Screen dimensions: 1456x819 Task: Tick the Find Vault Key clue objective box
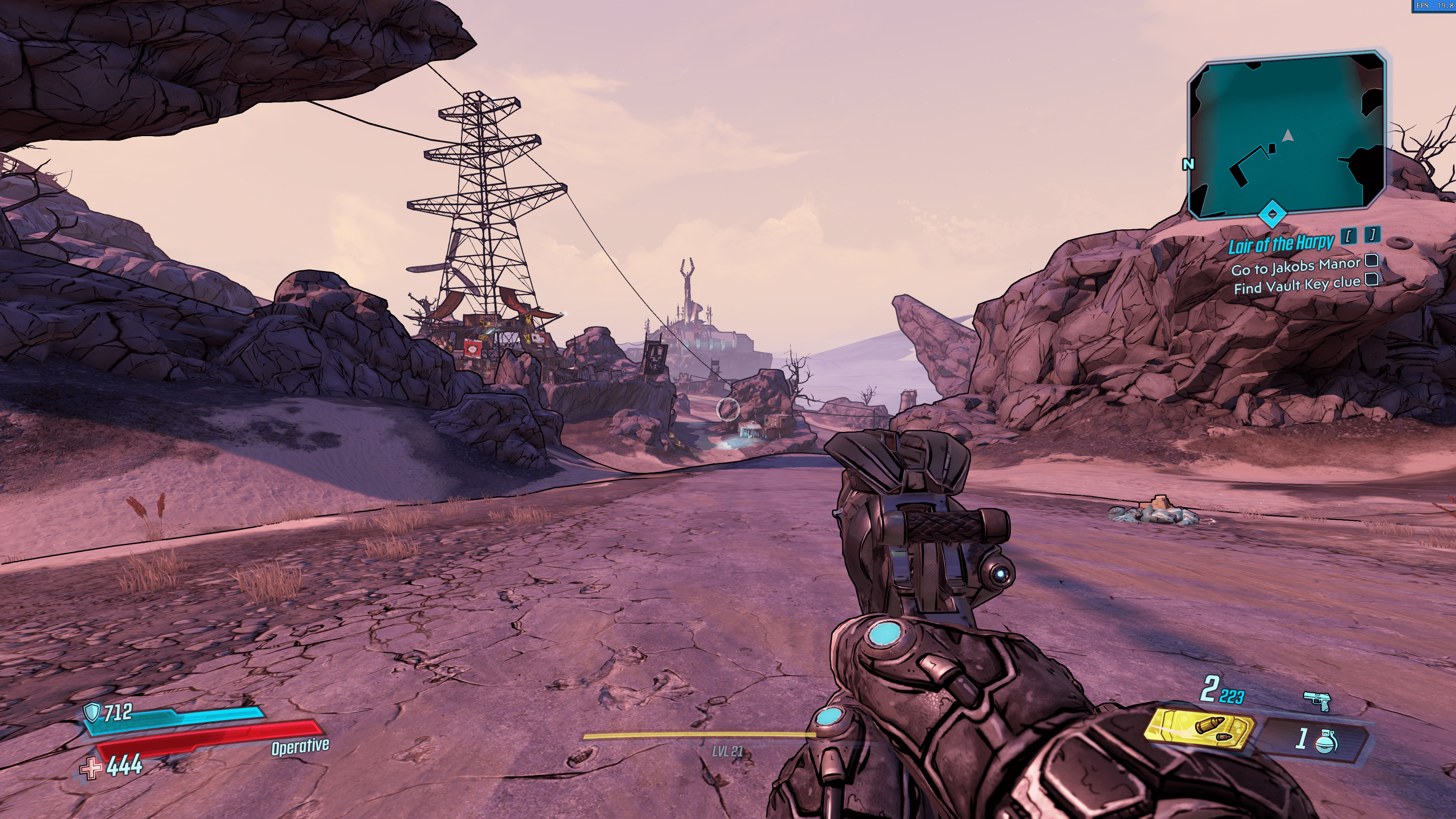1372,279
